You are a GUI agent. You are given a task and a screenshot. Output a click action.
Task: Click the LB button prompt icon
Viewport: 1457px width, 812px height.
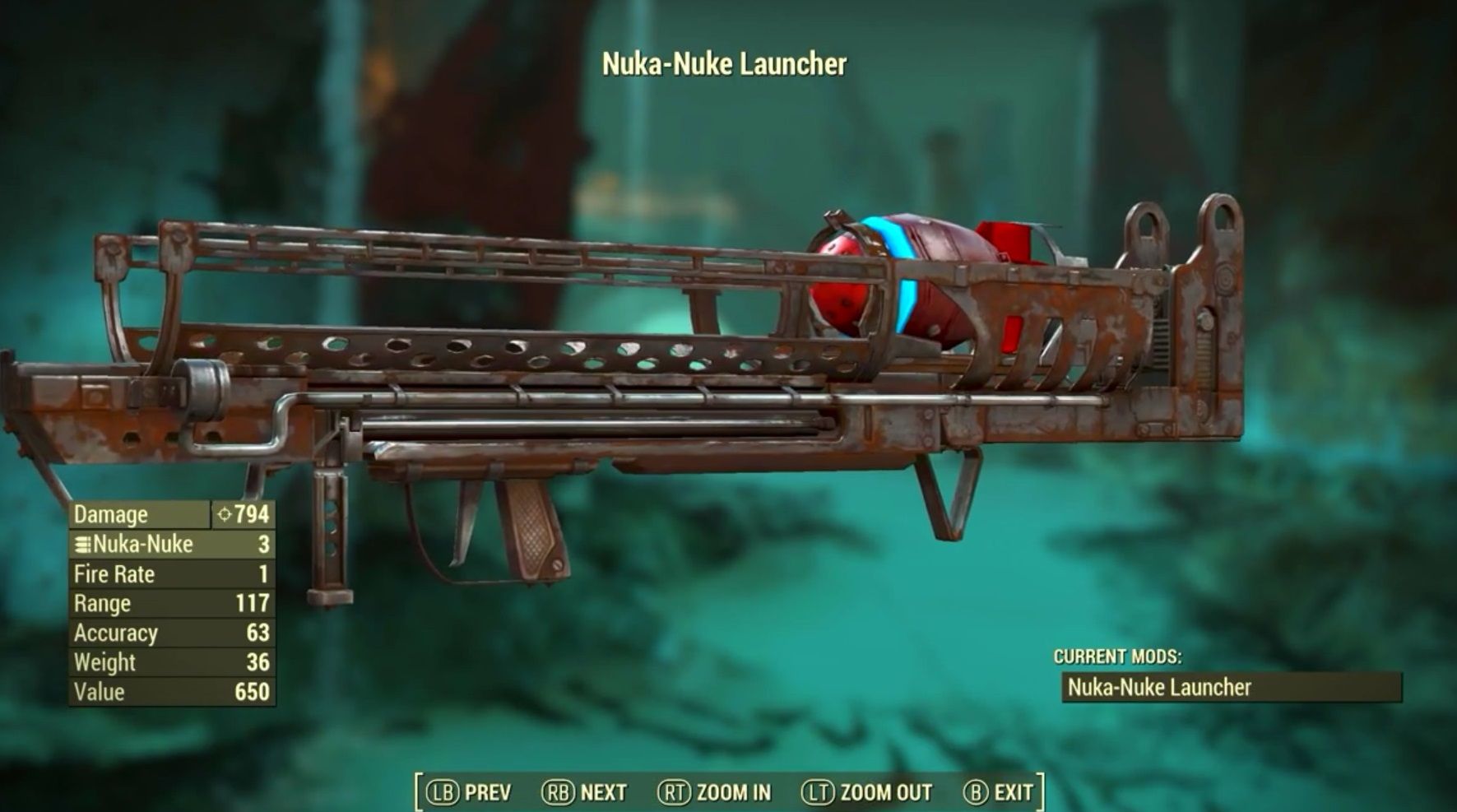tap(444, 791)
